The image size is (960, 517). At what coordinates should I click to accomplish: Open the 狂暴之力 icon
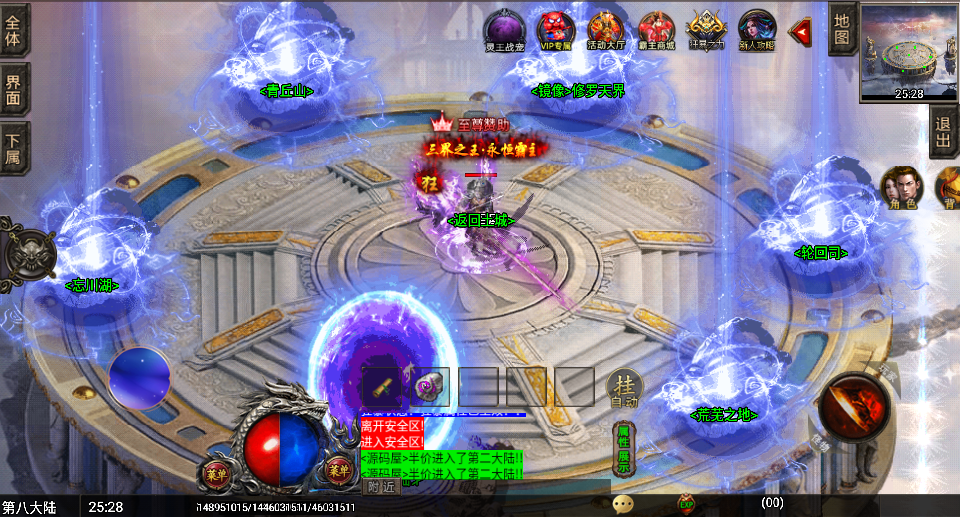click(x=707, y=29)
